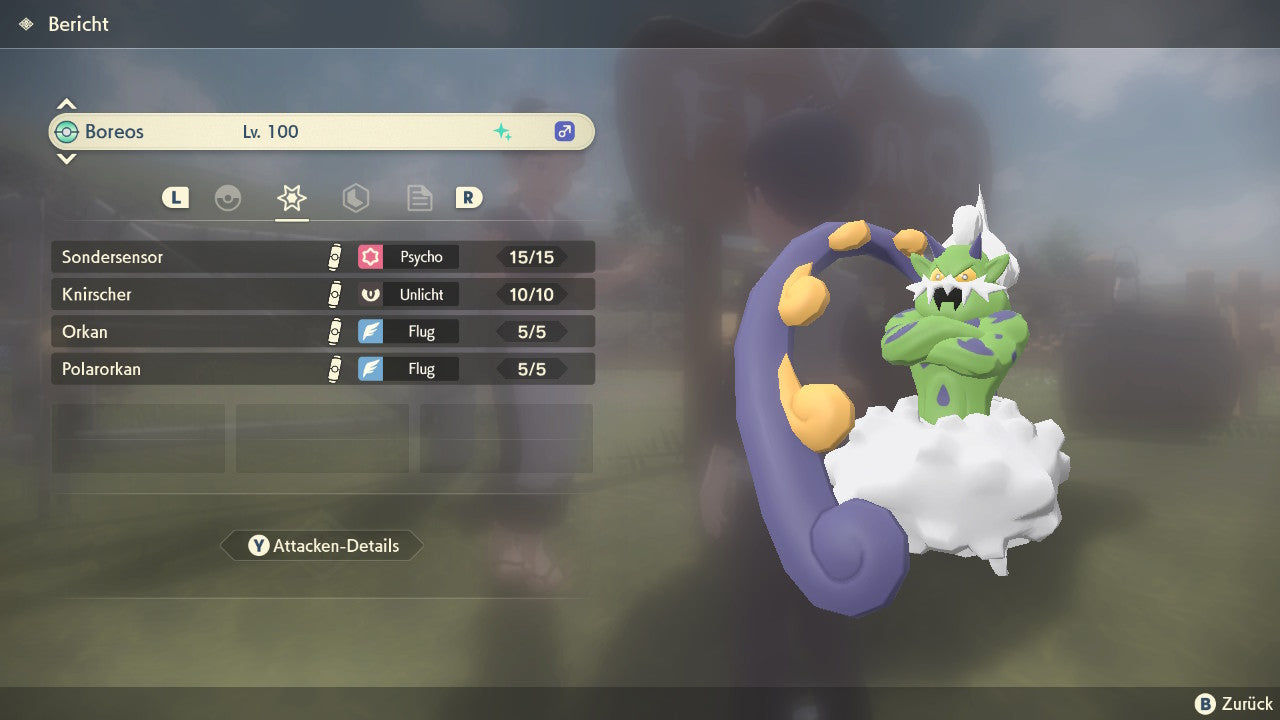Switch to the Poké Ball summary tab
Viewport: 1280px width, 720px height.
[228, 198]
